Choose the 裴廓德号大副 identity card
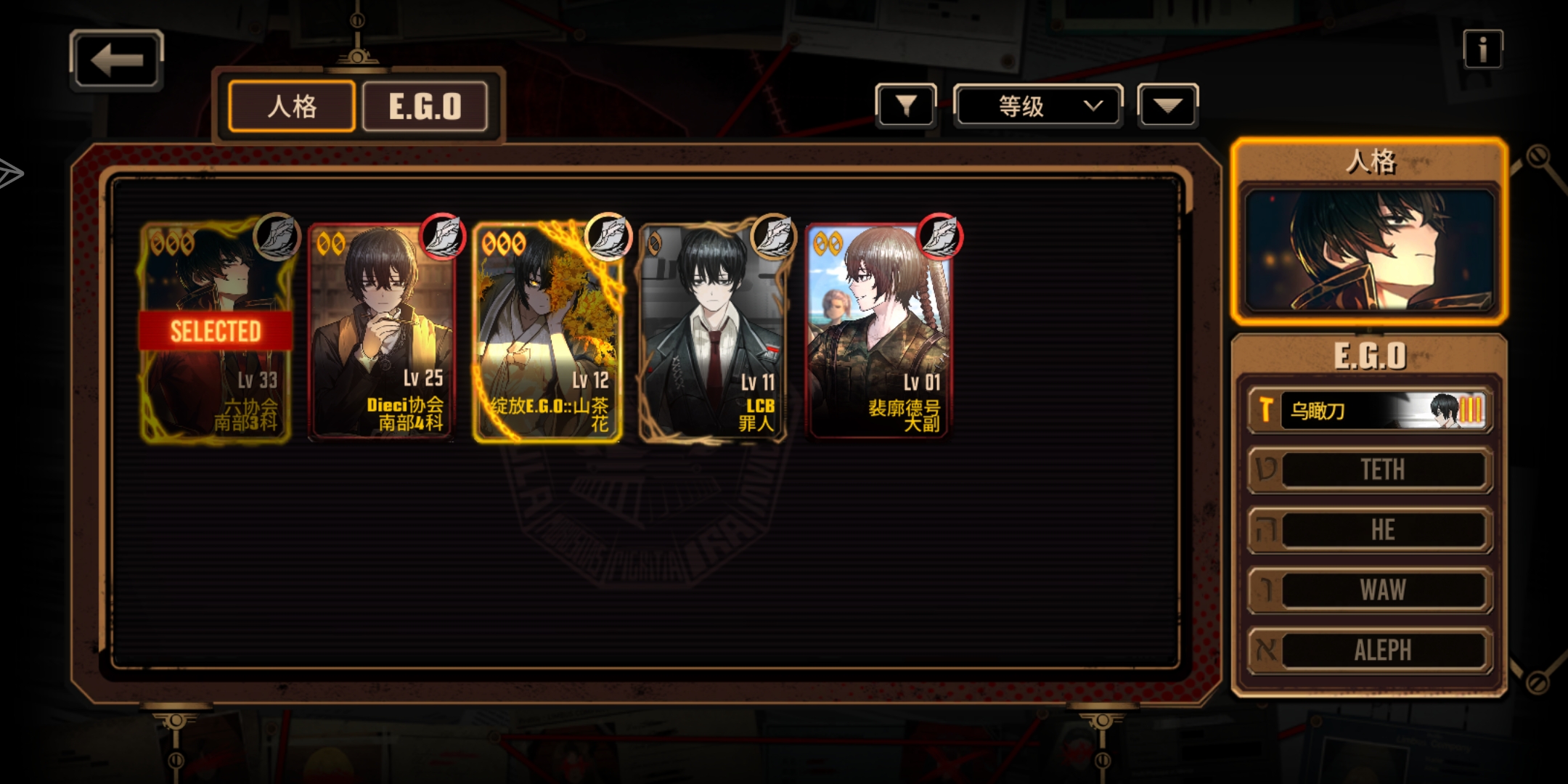Image resolution: width=1568 pixels, height=784 pixels. 878,332
